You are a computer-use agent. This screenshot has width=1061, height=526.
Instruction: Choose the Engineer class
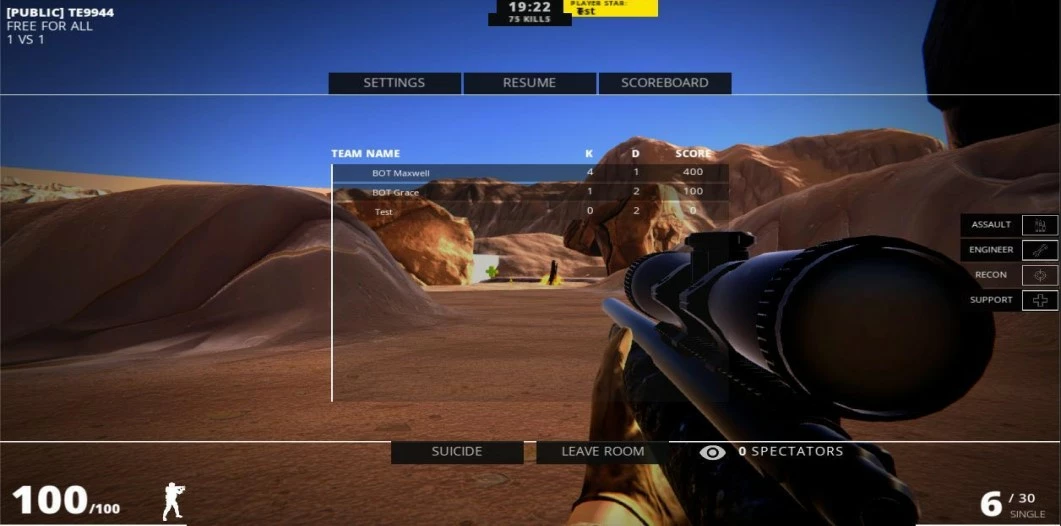click(1008, 250)
